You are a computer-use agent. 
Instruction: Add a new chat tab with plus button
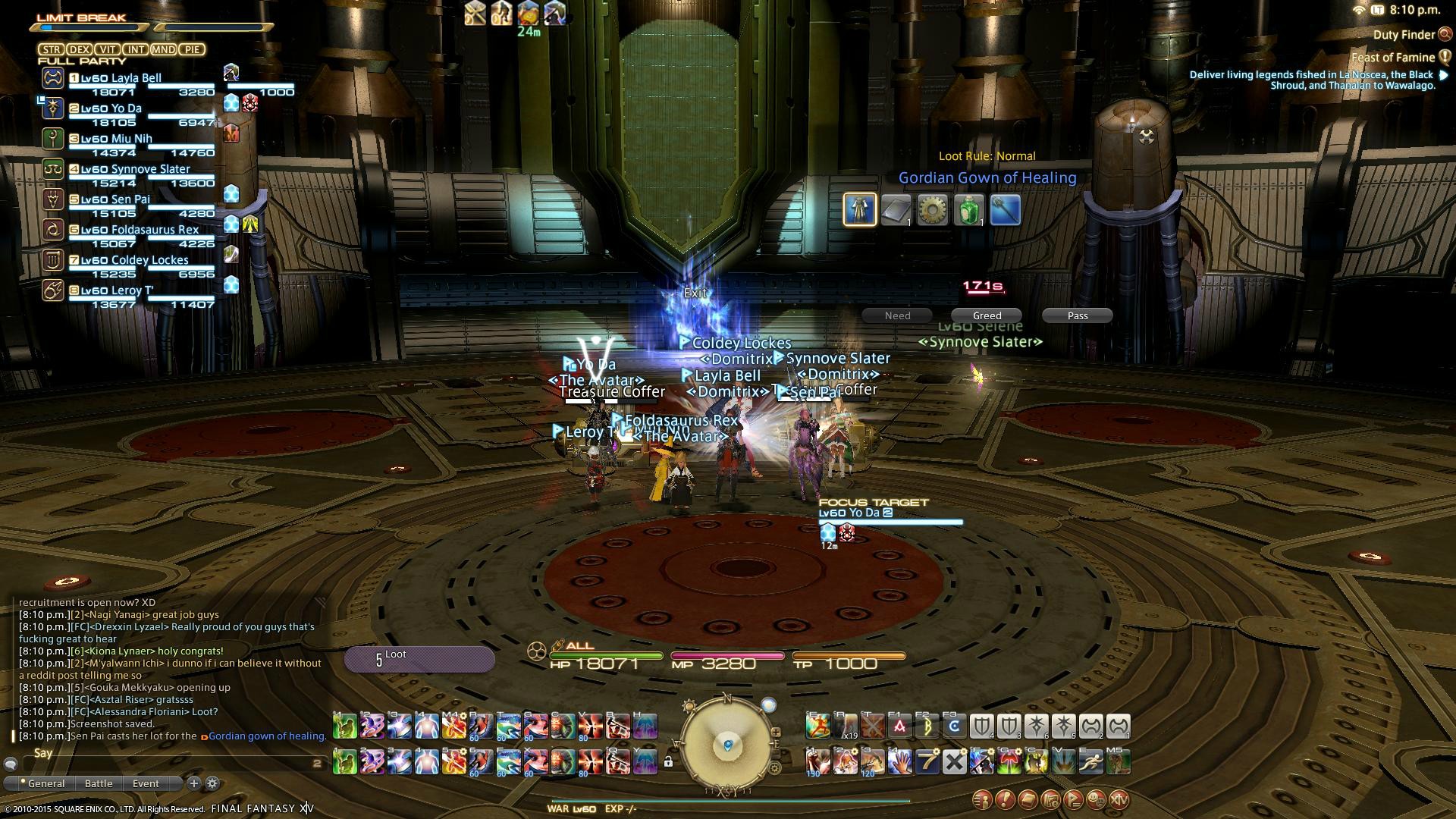(x=194, y=783)
